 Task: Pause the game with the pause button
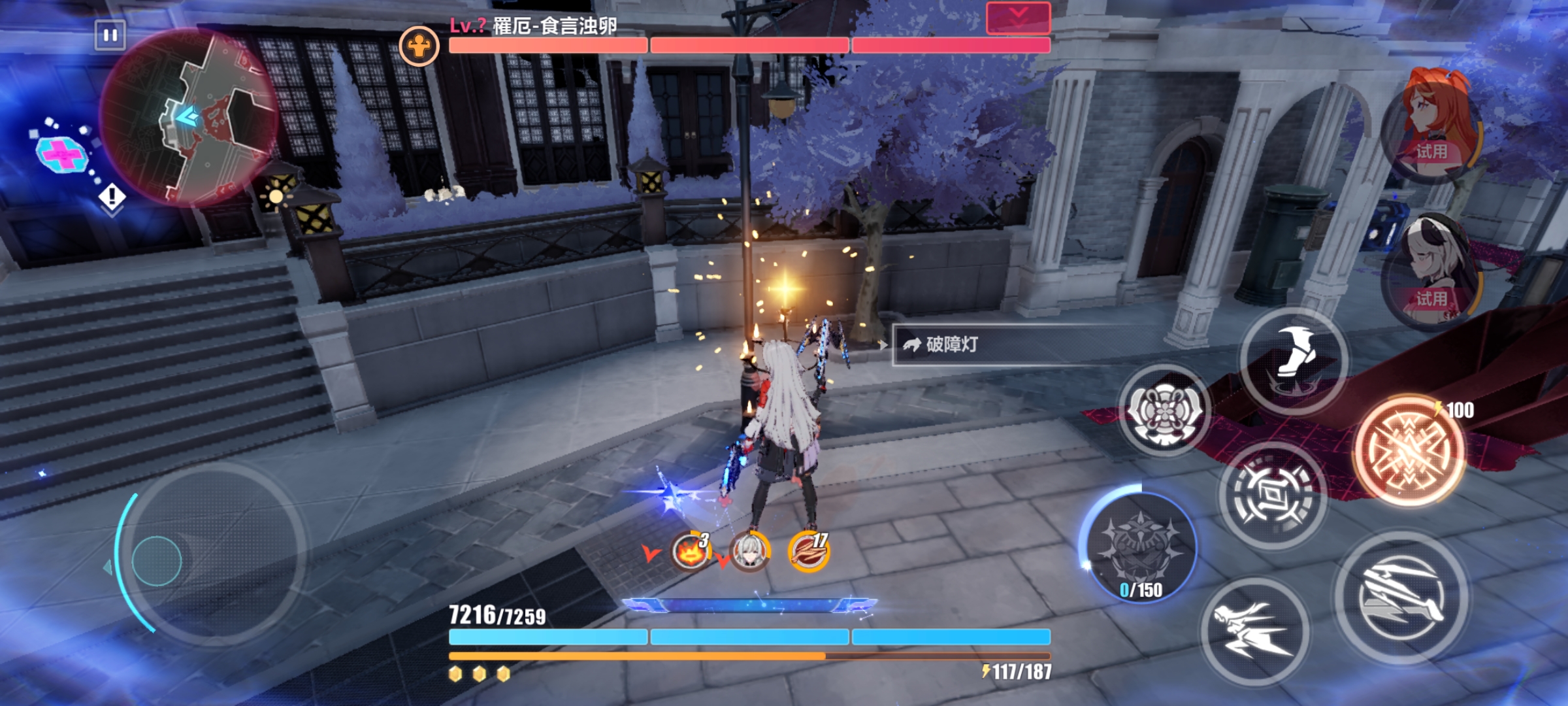tap(110, 35)
